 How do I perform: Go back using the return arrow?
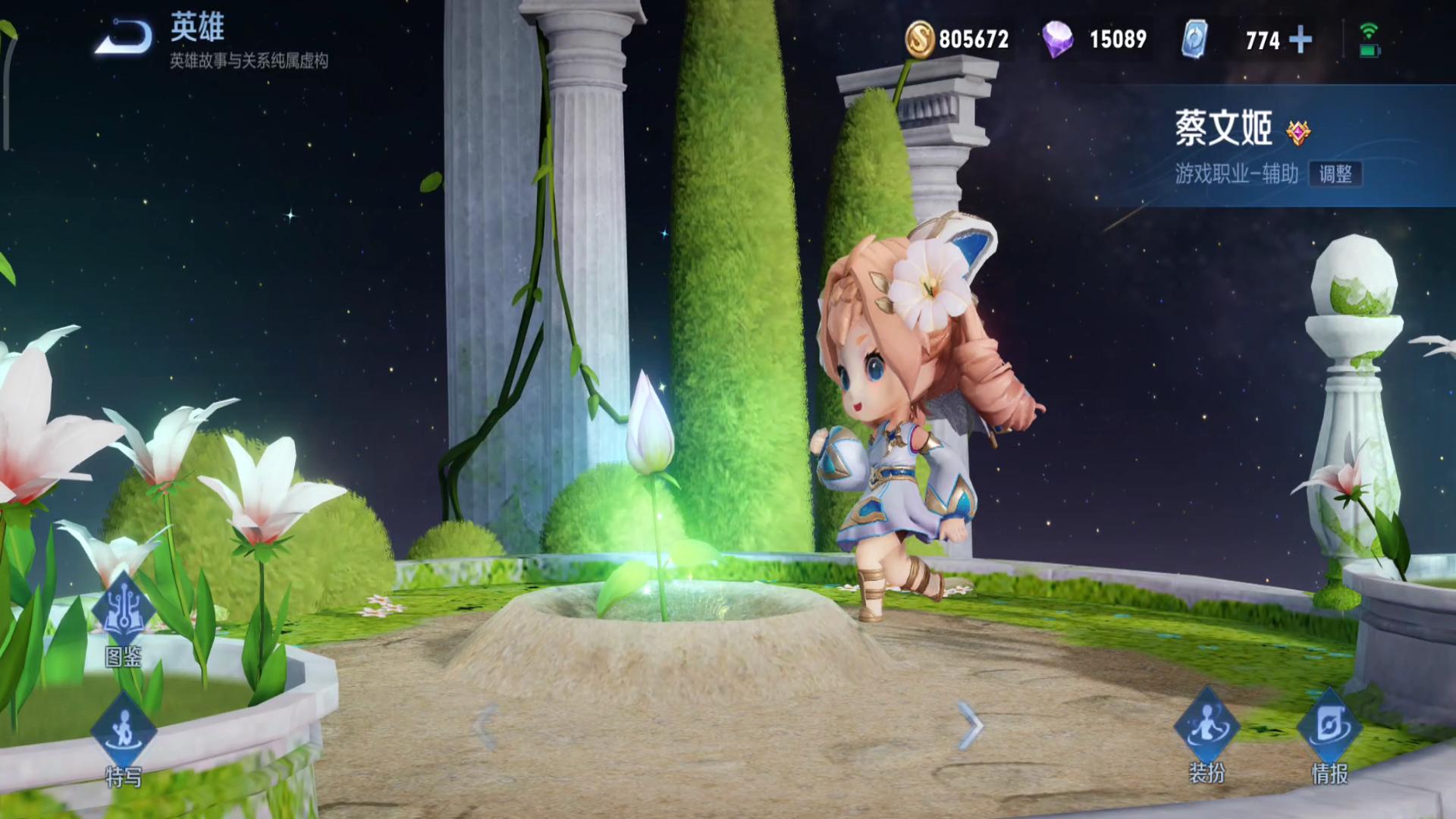pyautogui.click(x=124, y=38)
